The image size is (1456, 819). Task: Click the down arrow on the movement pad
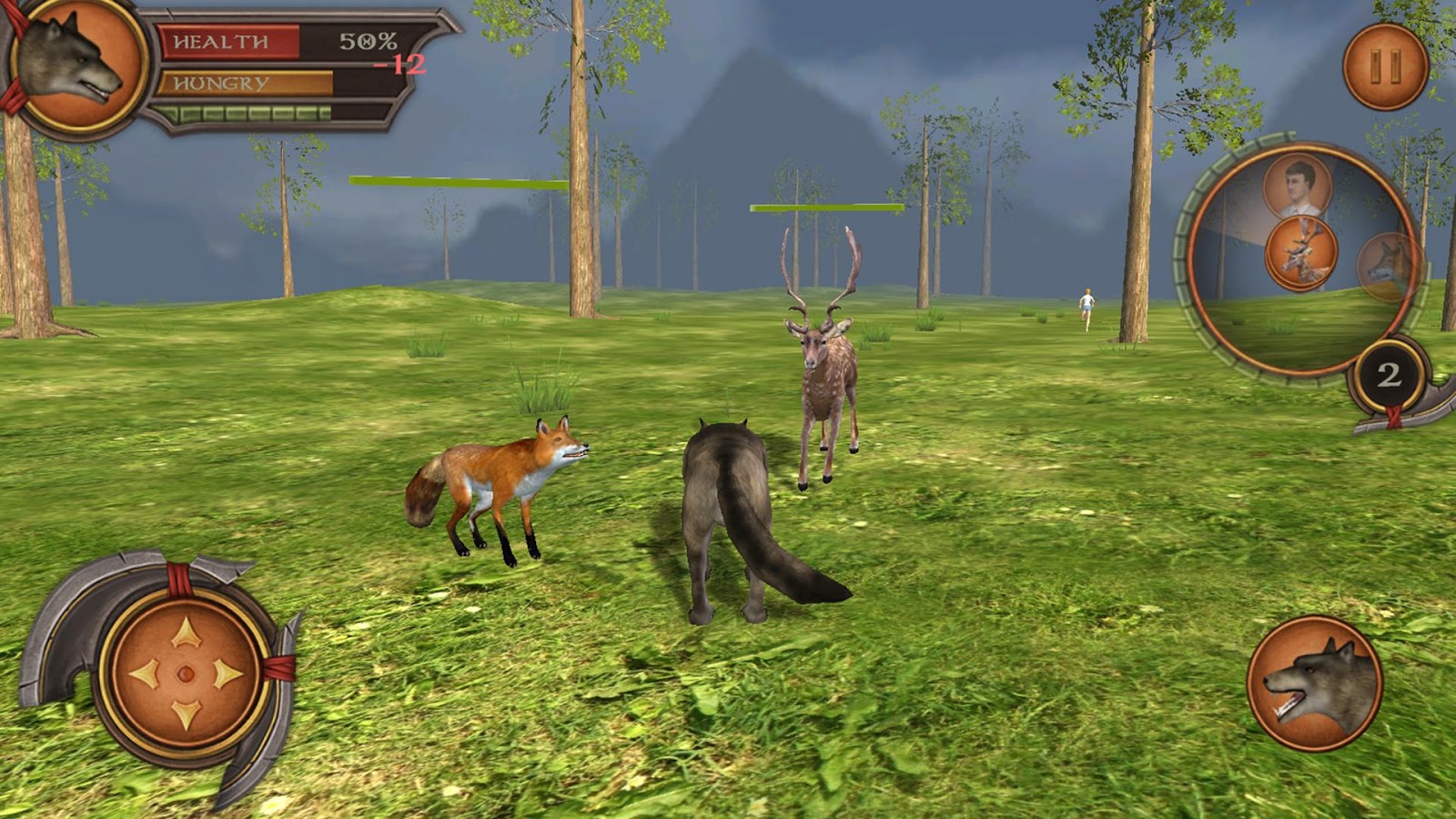pos(186,714)
